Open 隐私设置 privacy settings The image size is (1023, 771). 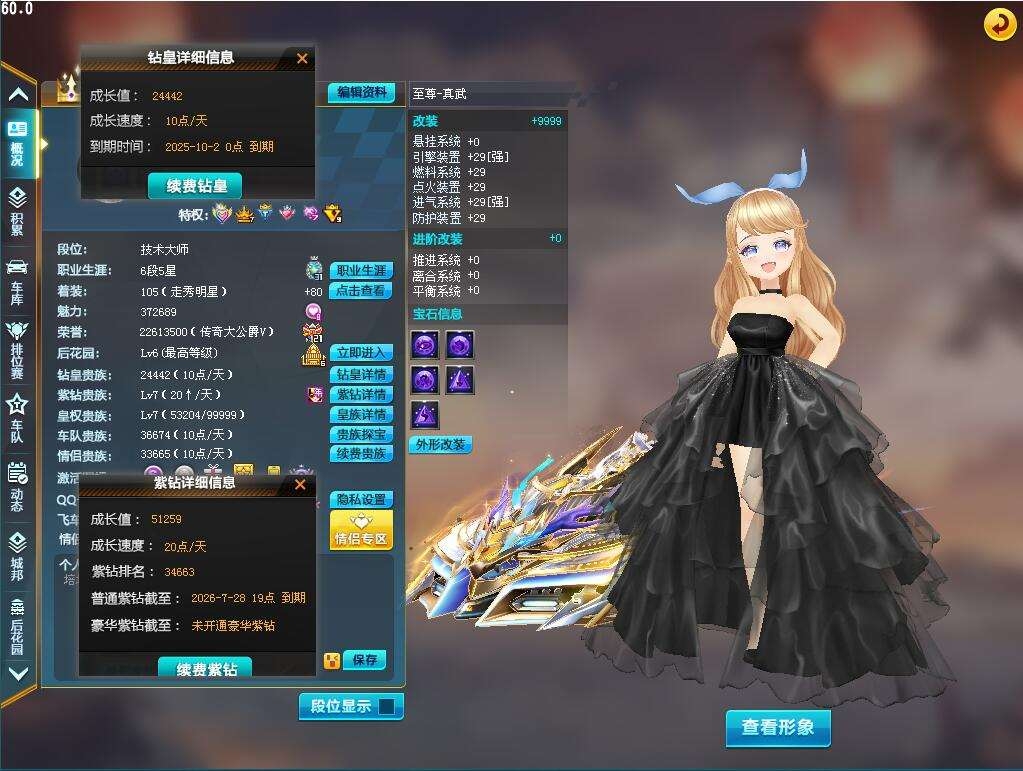pyautogui.click(x=360, y=499)
